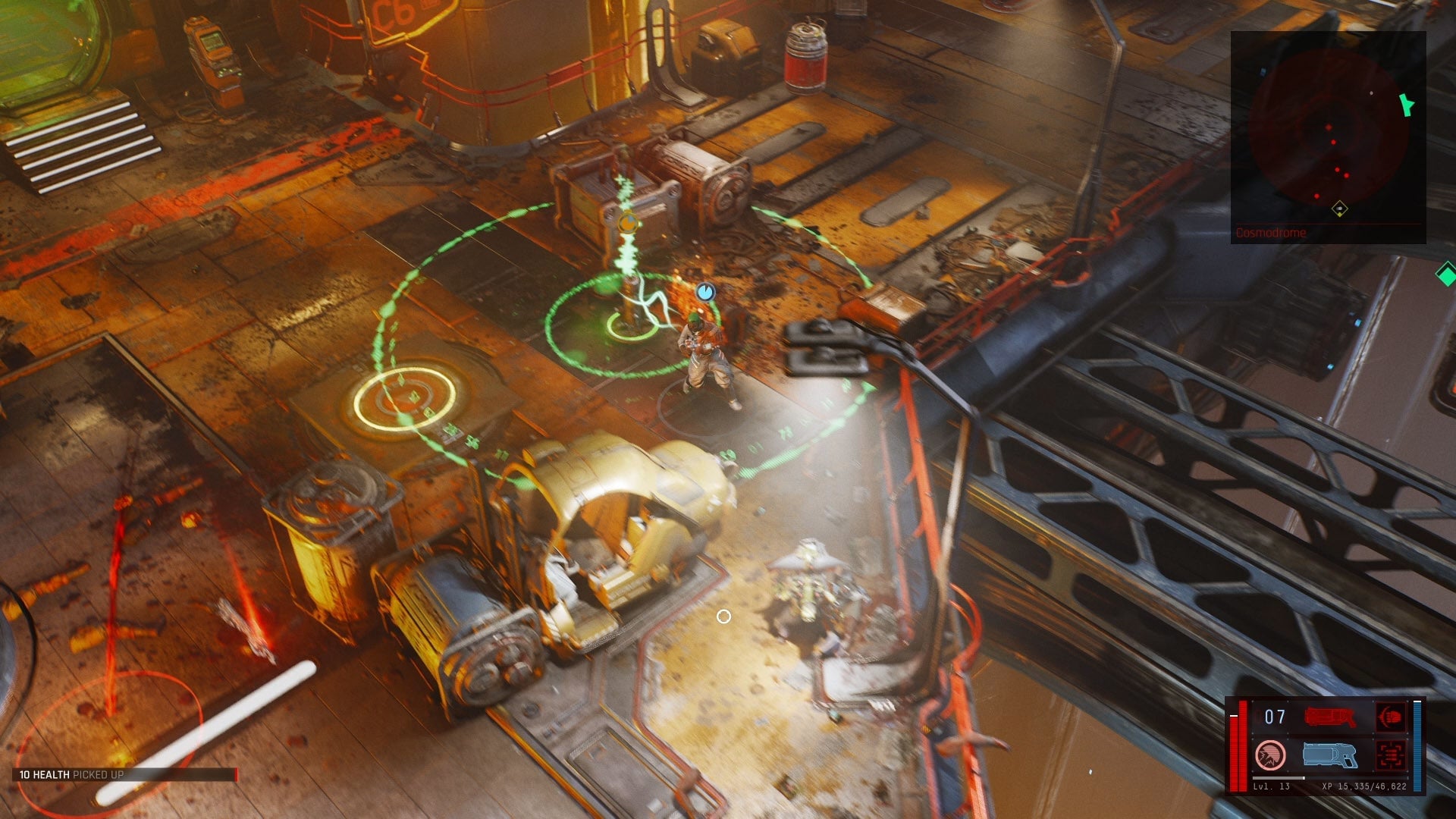Click the XP progress bar above Lvl. 13

click(1329, 778)
